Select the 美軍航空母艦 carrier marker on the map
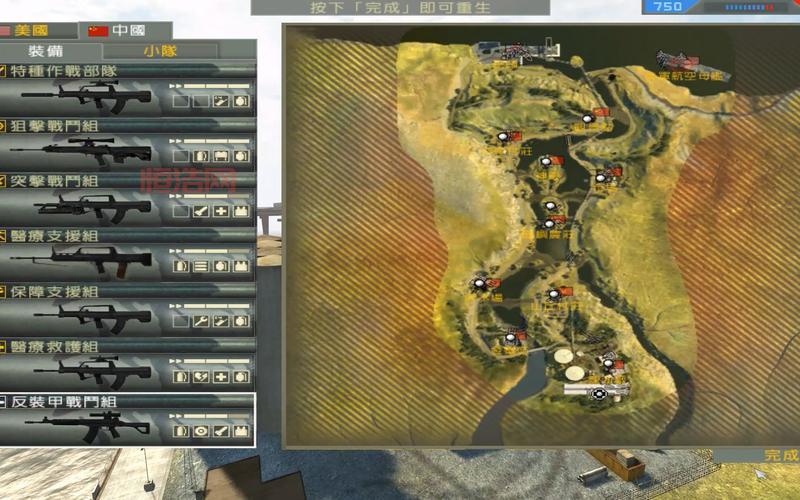 pos(681,62)
